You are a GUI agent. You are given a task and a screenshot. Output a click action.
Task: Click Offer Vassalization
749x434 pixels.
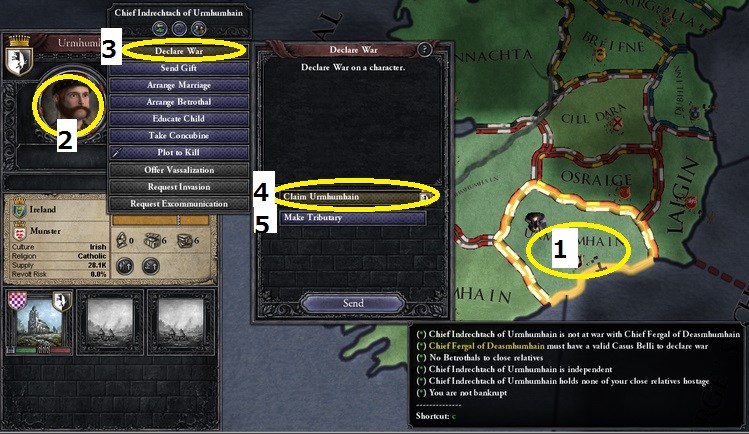click(179, 170)
